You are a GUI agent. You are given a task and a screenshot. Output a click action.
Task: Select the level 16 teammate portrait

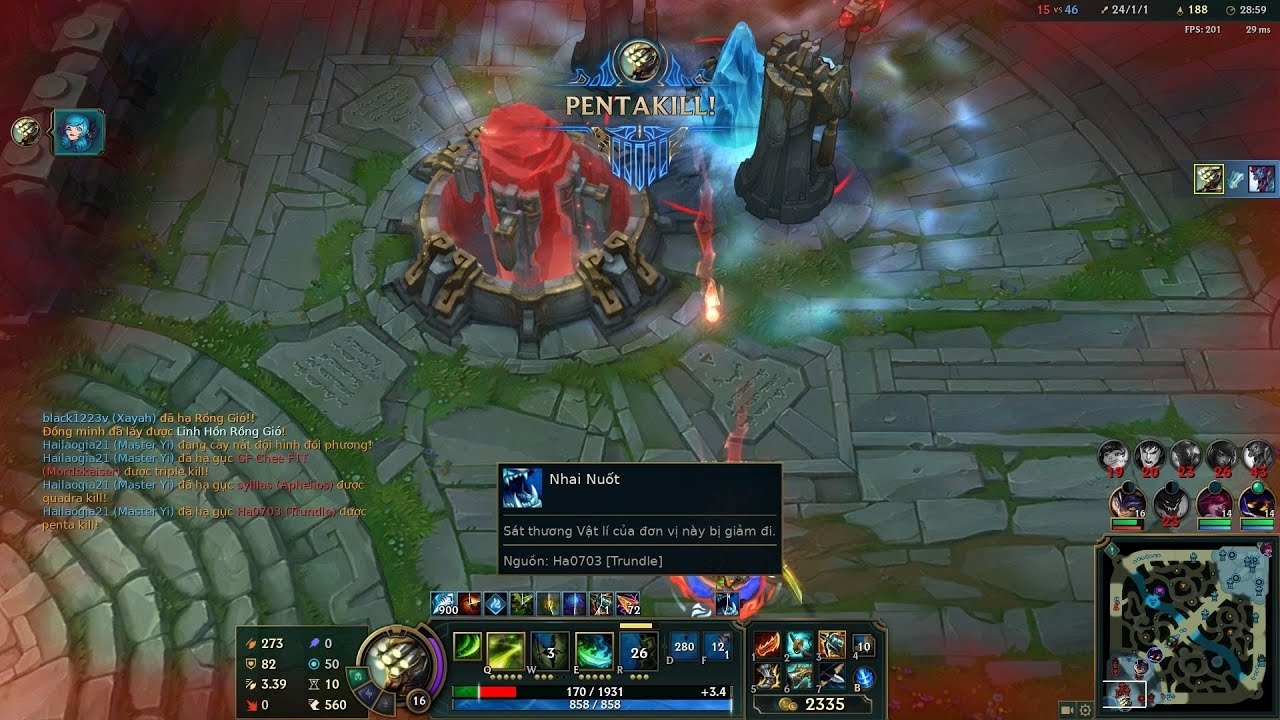click(x=1128, y=500)
